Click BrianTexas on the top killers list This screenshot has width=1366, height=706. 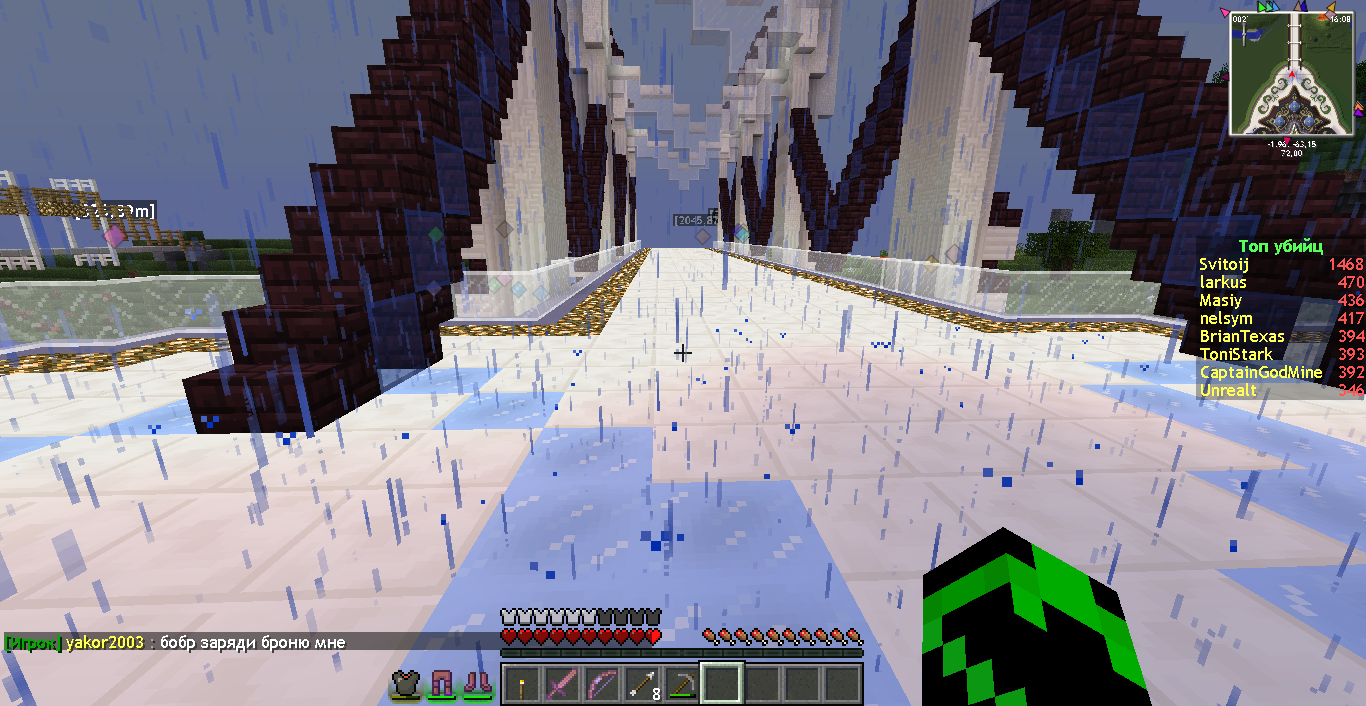[1242, 336]
